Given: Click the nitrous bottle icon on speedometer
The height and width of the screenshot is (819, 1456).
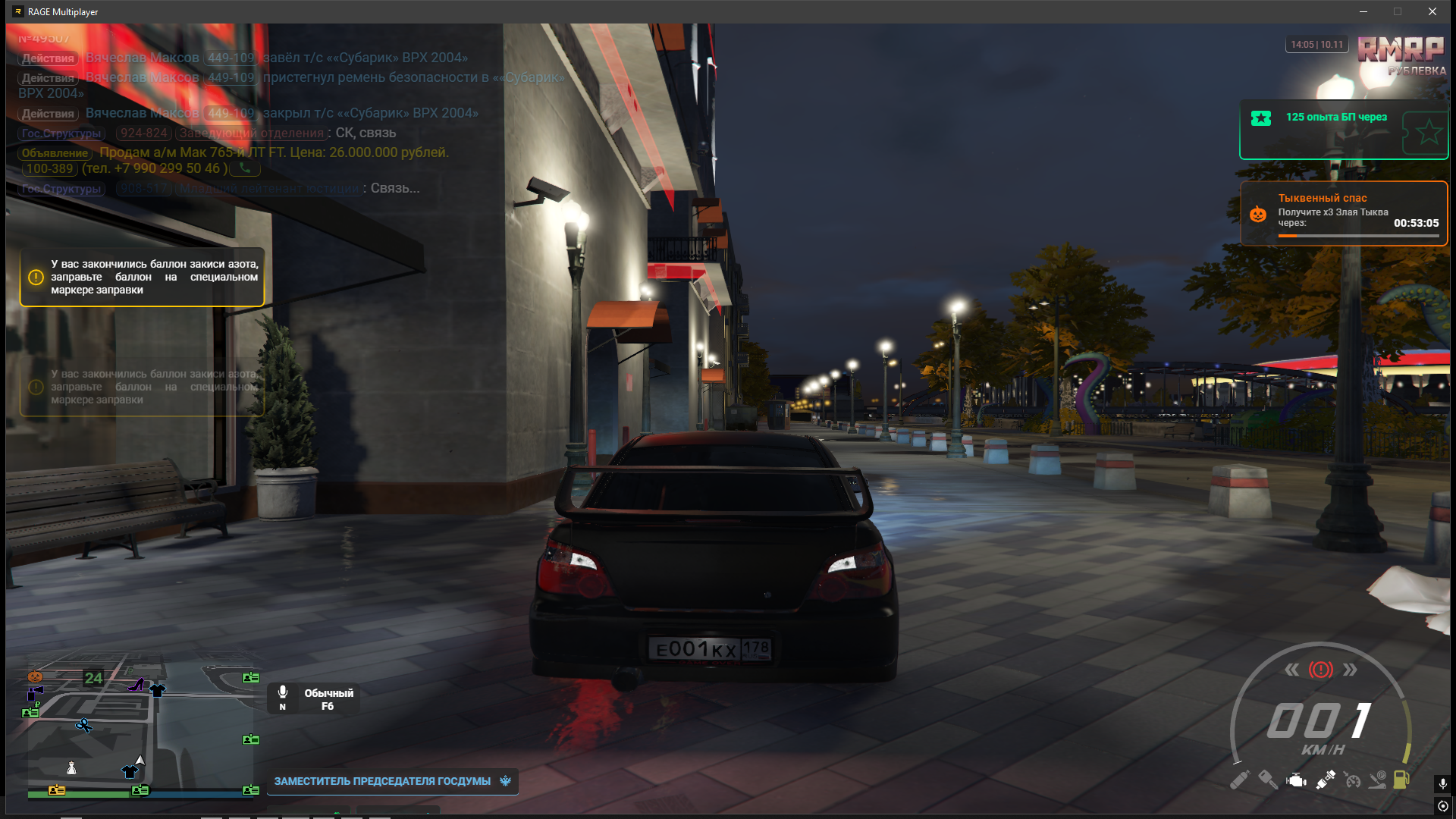Looking at the screenshot, I should [1239, 780].
